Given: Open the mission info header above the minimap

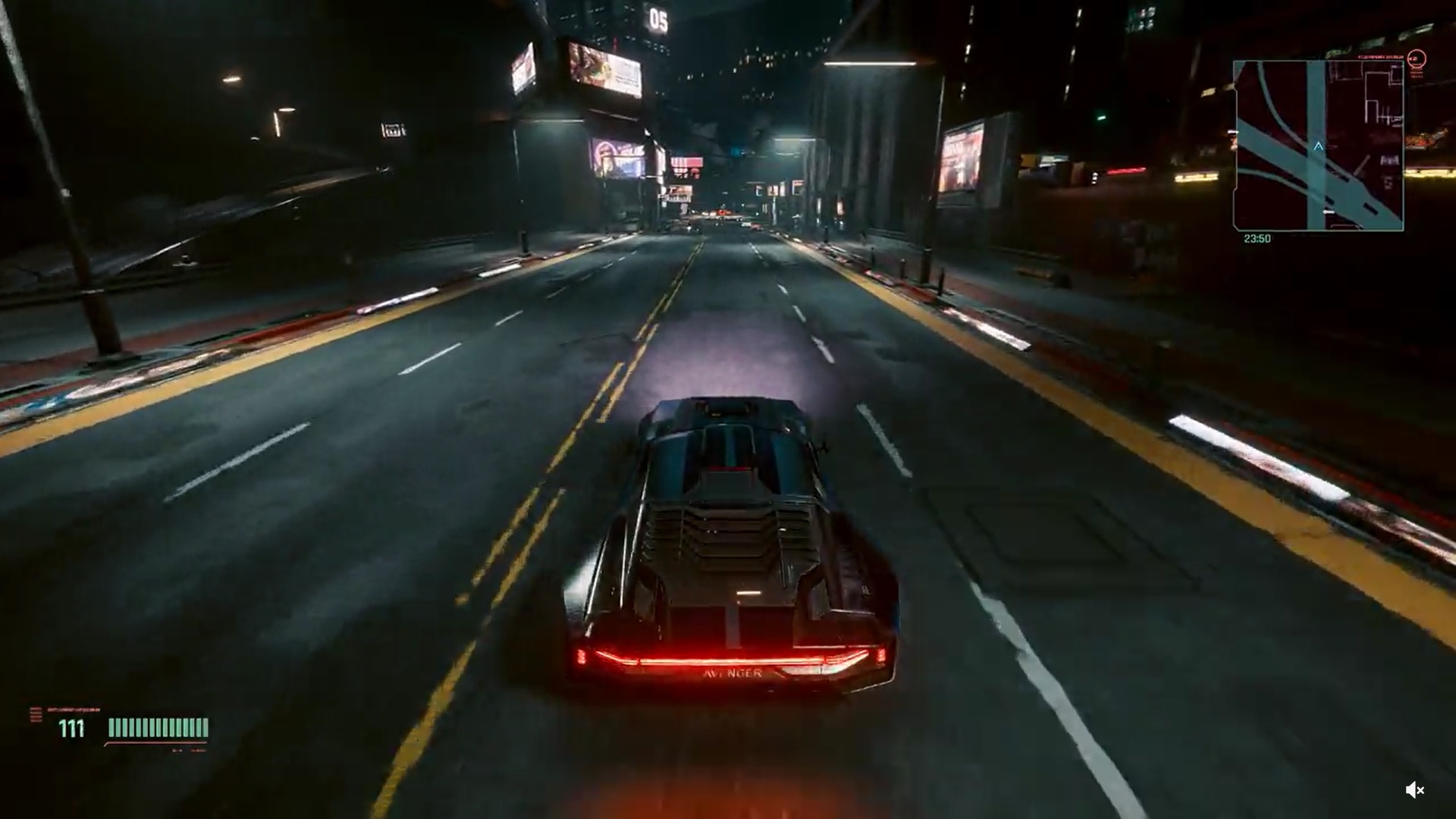Looking at the screenshot, I should tap(1380, 57).
